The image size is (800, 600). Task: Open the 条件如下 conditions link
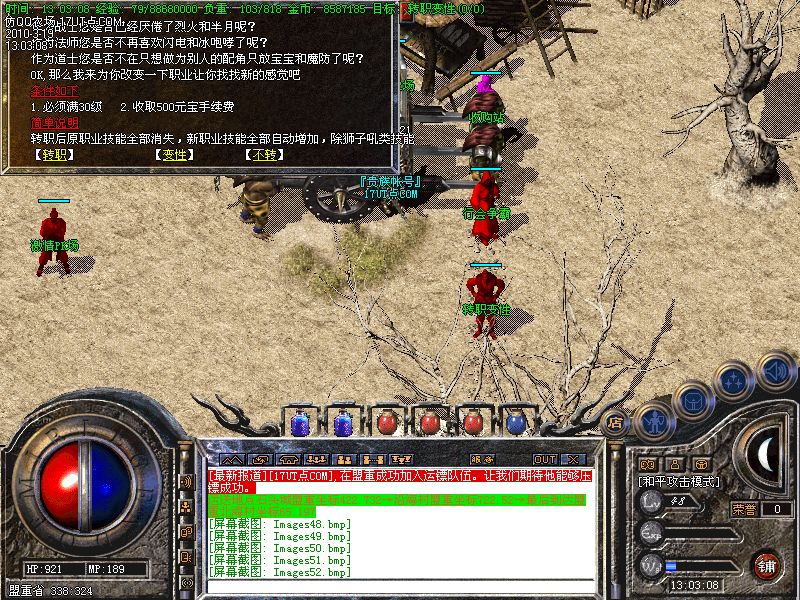click(54, 91)
